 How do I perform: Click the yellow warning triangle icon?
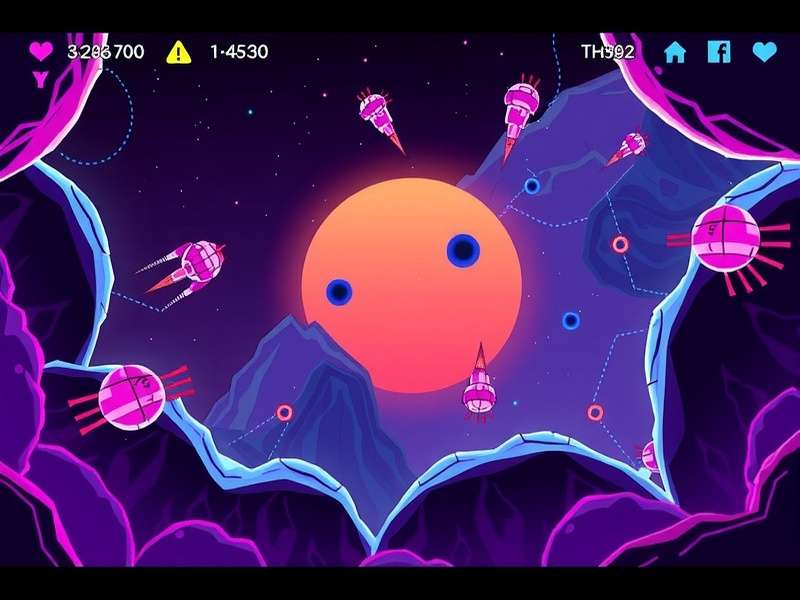pos(178,51)
